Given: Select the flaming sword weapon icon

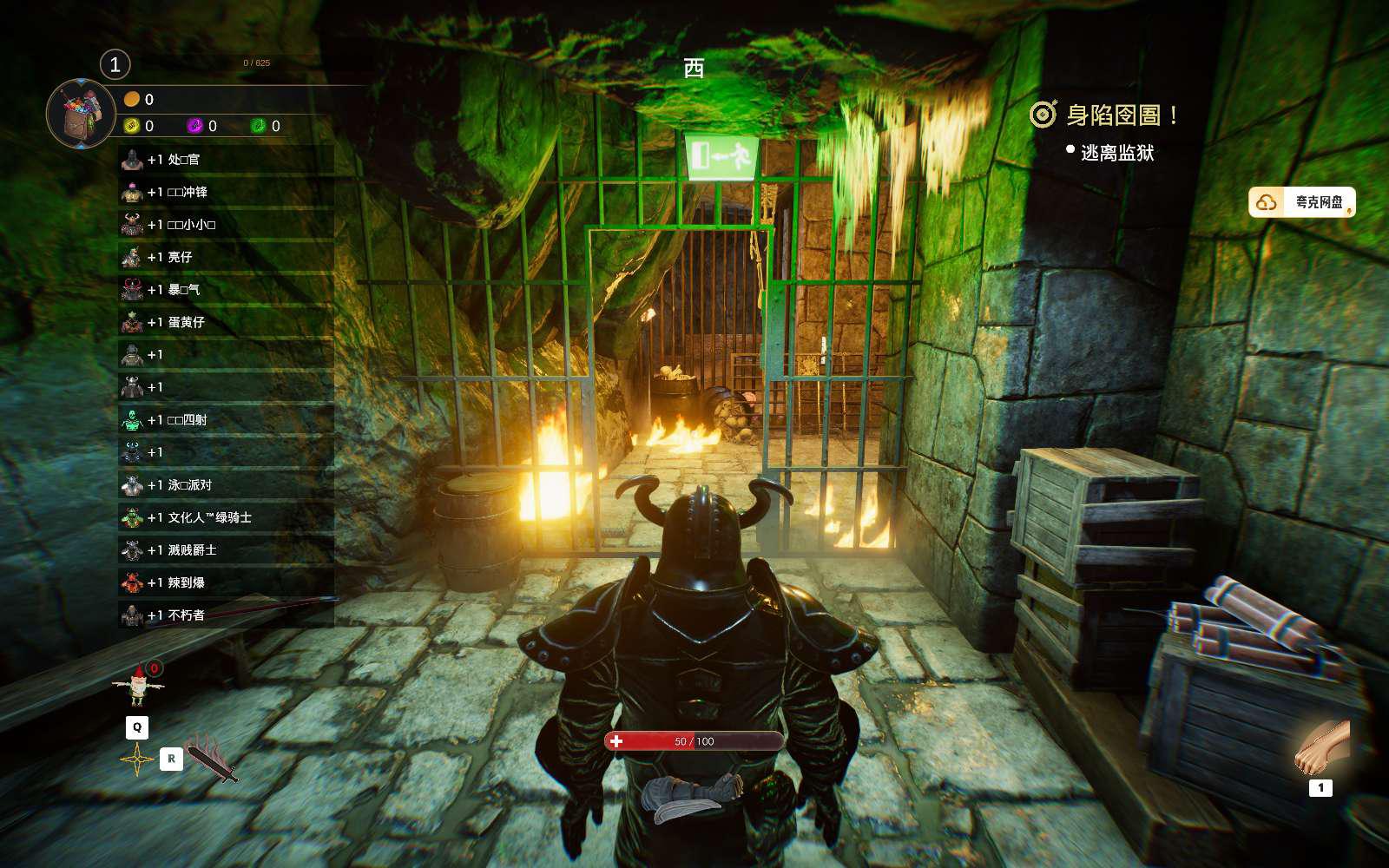Looking at the screenshot, I should pyautogui.click(x=212, y=759).
